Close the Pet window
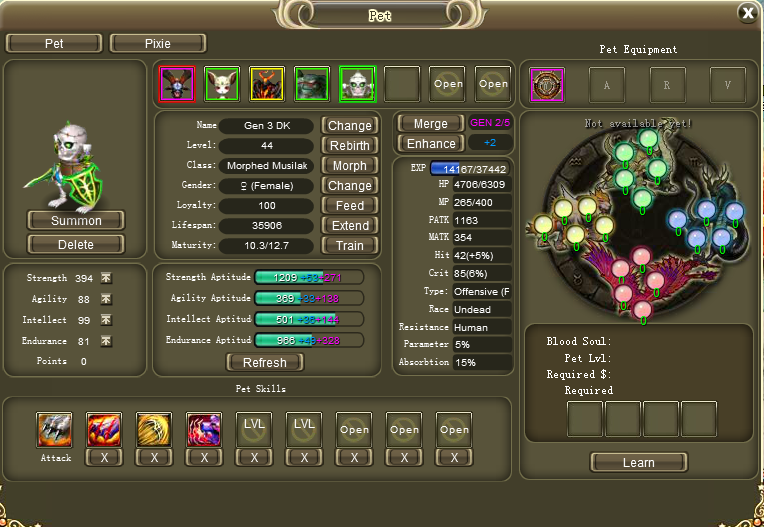Screen dimensions: 764x527 pyautogui.click(x=747, y=12)
